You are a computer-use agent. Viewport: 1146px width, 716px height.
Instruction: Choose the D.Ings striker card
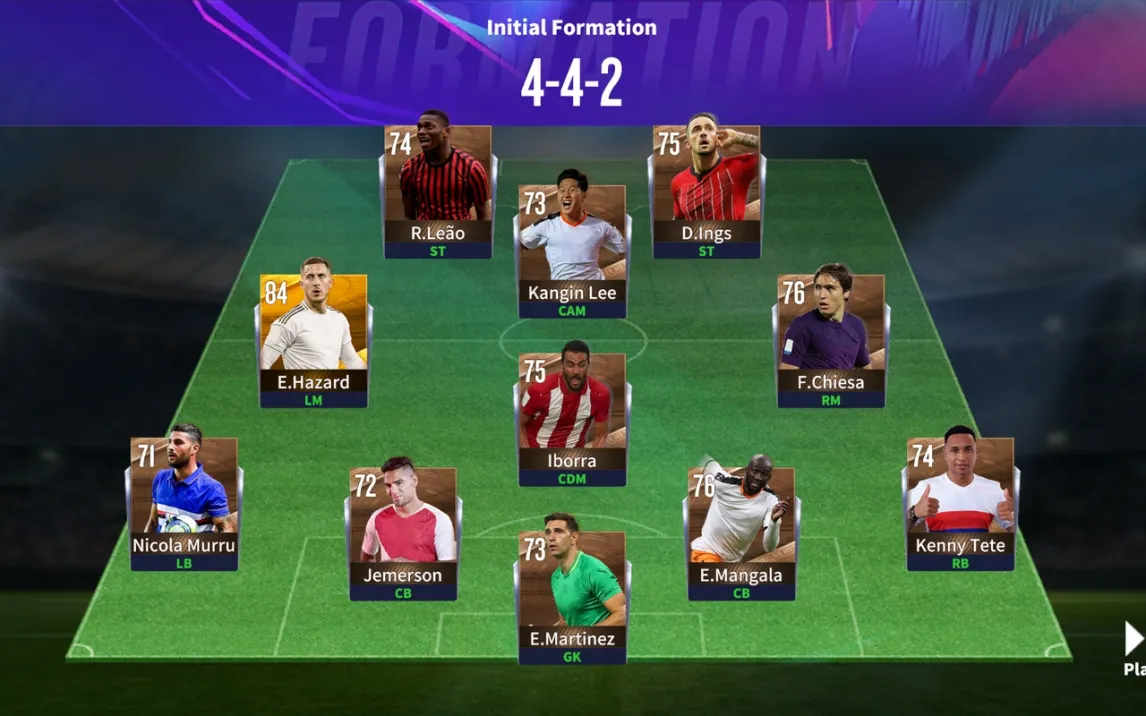707,191
